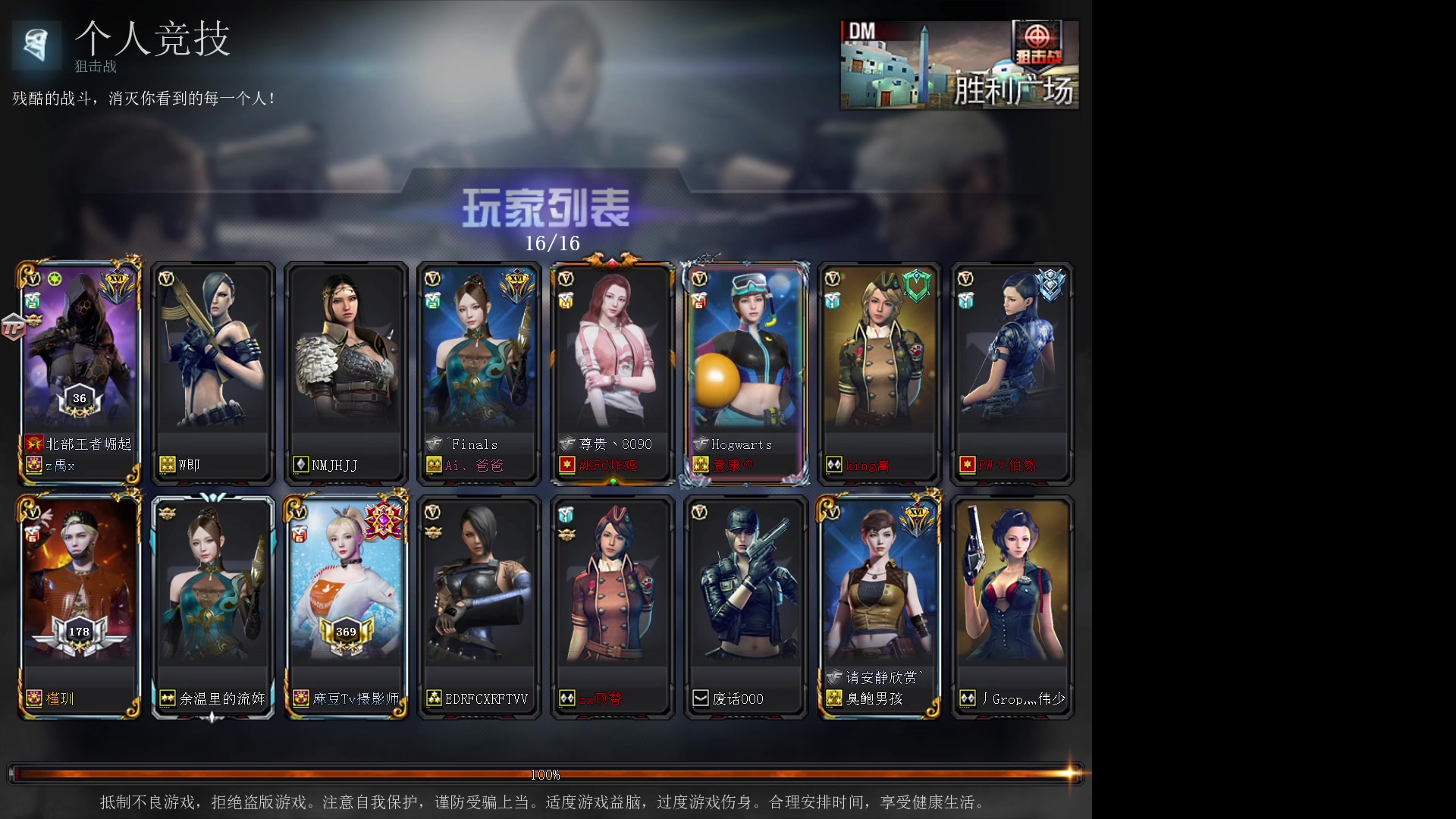The height and width of the screenshot is (819, 1456).
Task: Open the 胜利广场 map preview
Action: [959, 64]
